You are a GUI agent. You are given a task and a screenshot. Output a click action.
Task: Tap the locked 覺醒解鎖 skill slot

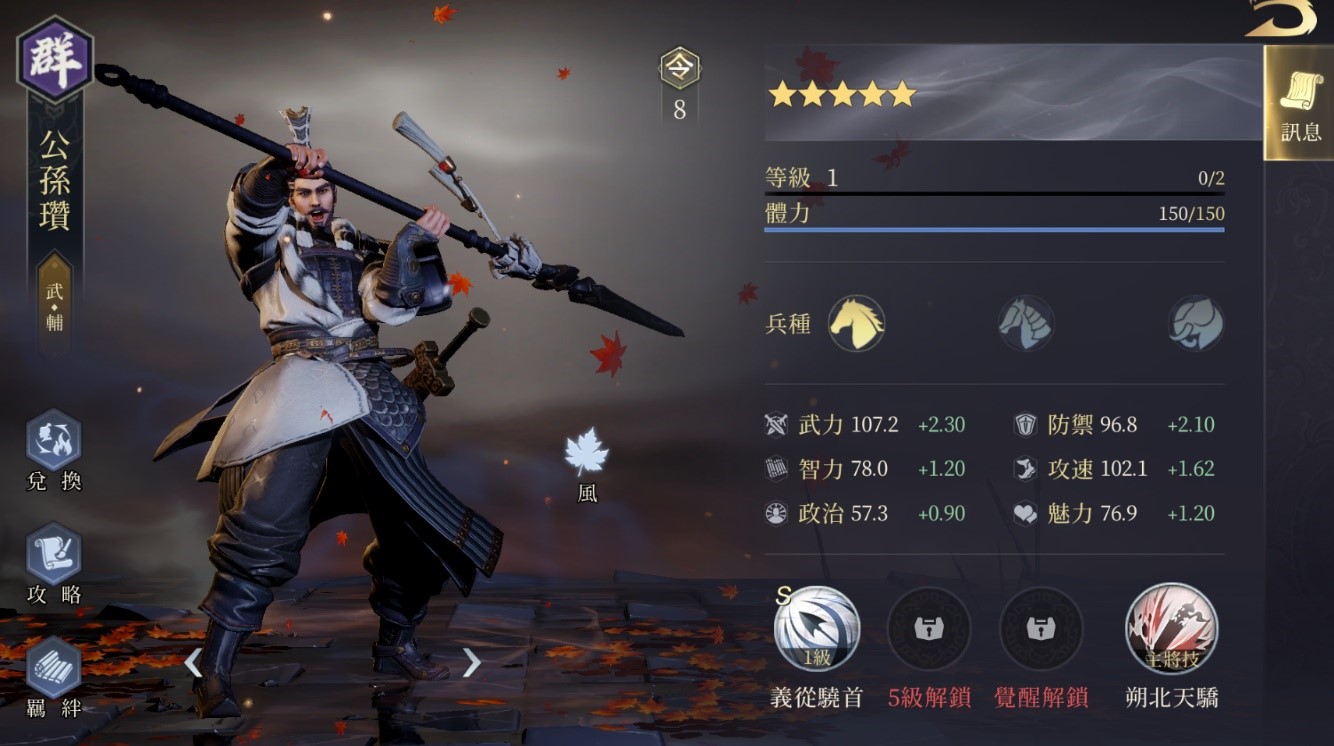click(x=1041, y=630)
